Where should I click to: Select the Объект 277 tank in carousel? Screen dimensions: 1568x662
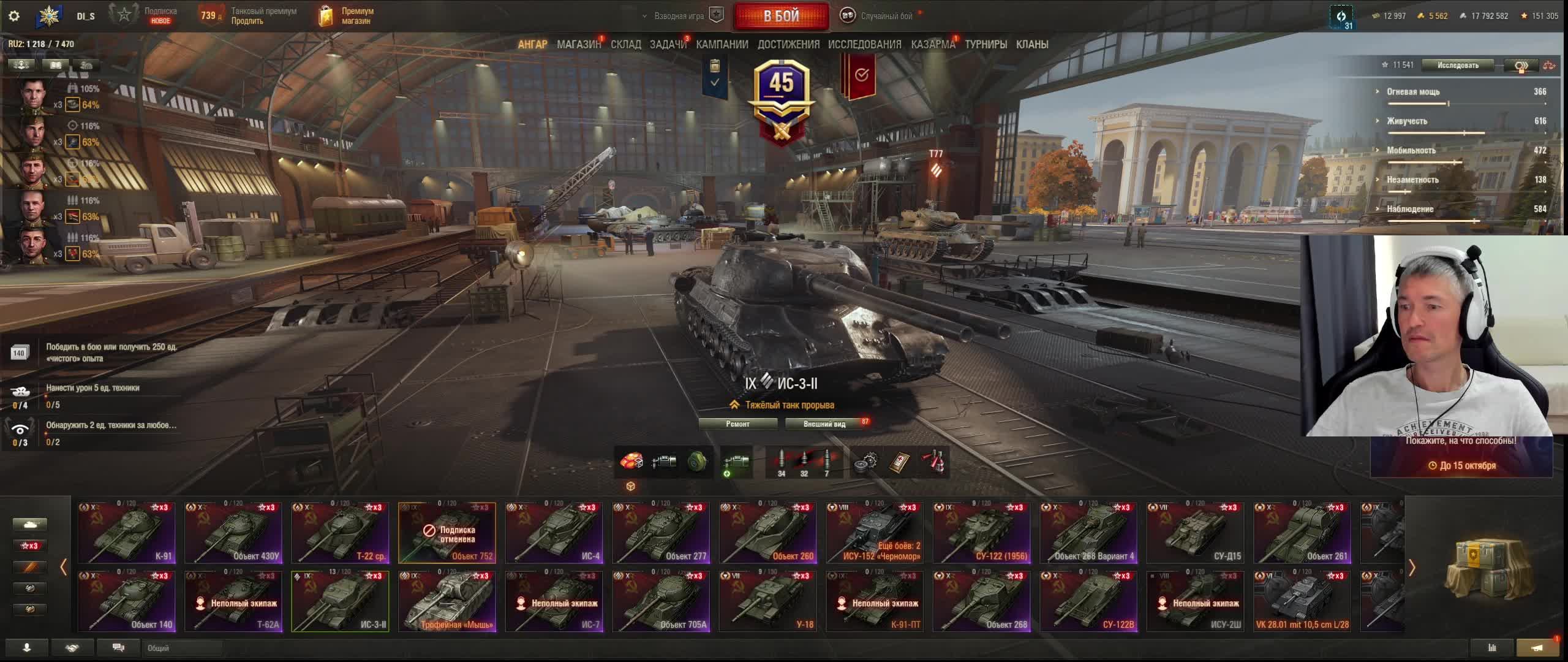click(661, 533)
